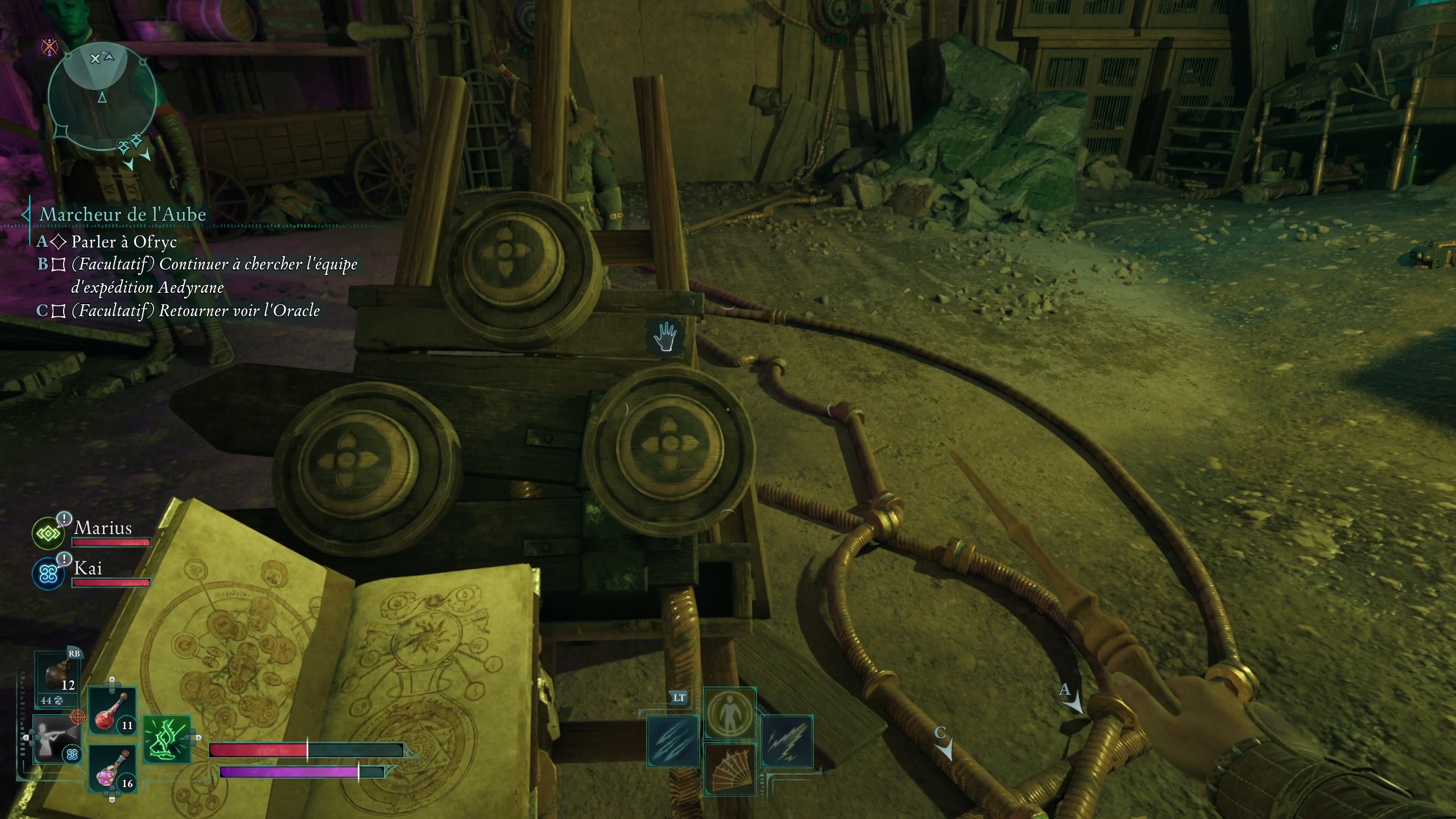The height and width of the screenshot is (819, 1456).
Task: Activate the green thorny vines ability
Action: pos(166,739)
